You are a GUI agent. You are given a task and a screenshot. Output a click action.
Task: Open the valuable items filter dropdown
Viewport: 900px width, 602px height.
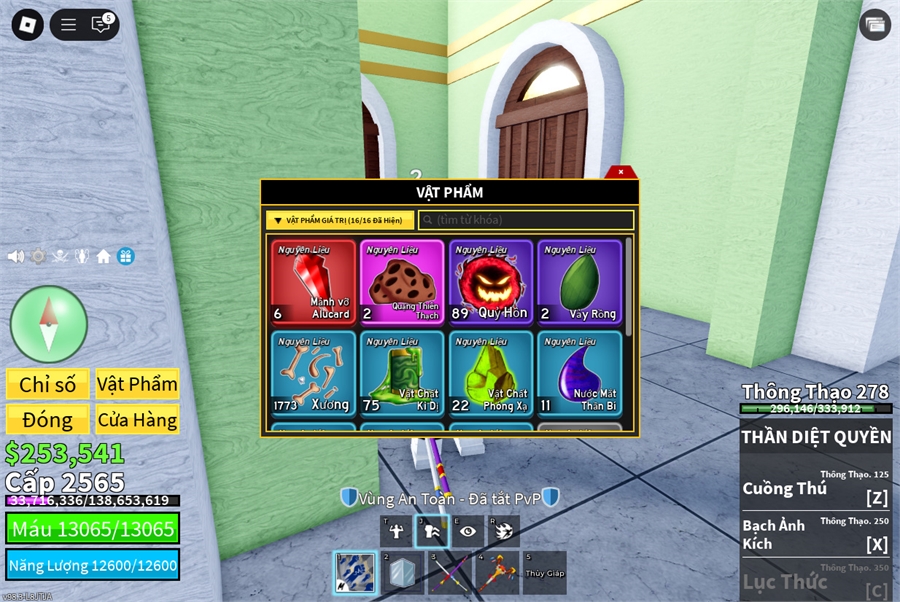(340, 220)
